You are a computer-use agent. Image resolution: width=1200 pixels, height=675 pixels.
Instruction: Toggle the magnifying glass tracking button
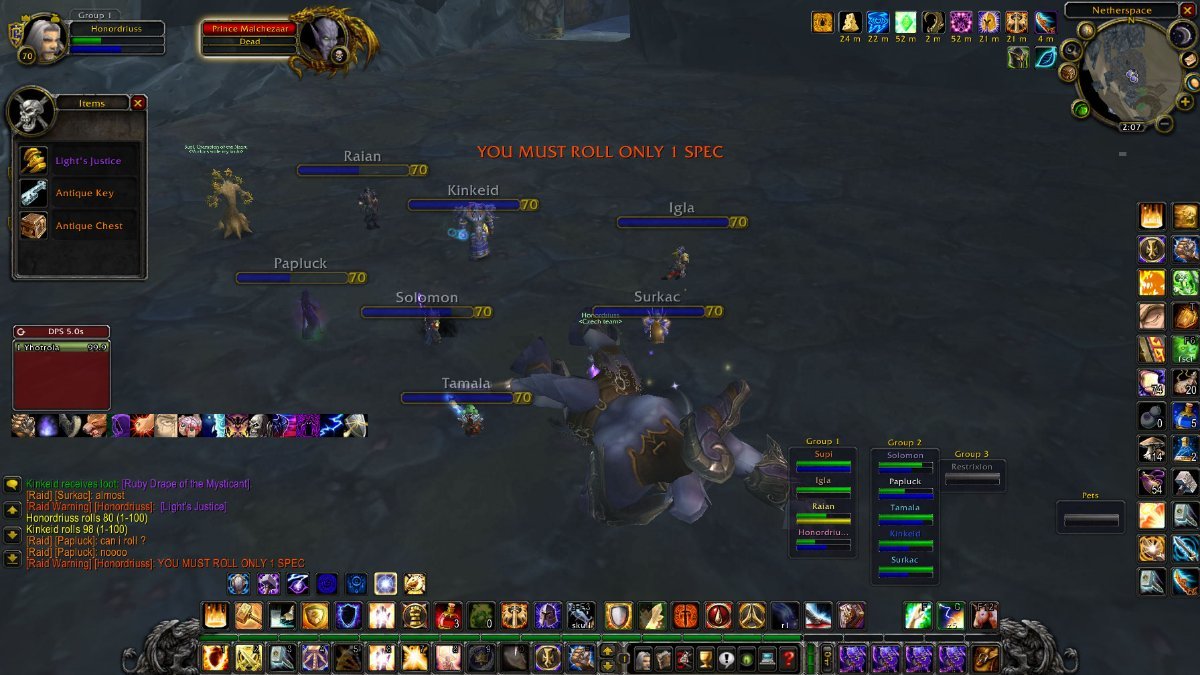[x=1073, y=51]
